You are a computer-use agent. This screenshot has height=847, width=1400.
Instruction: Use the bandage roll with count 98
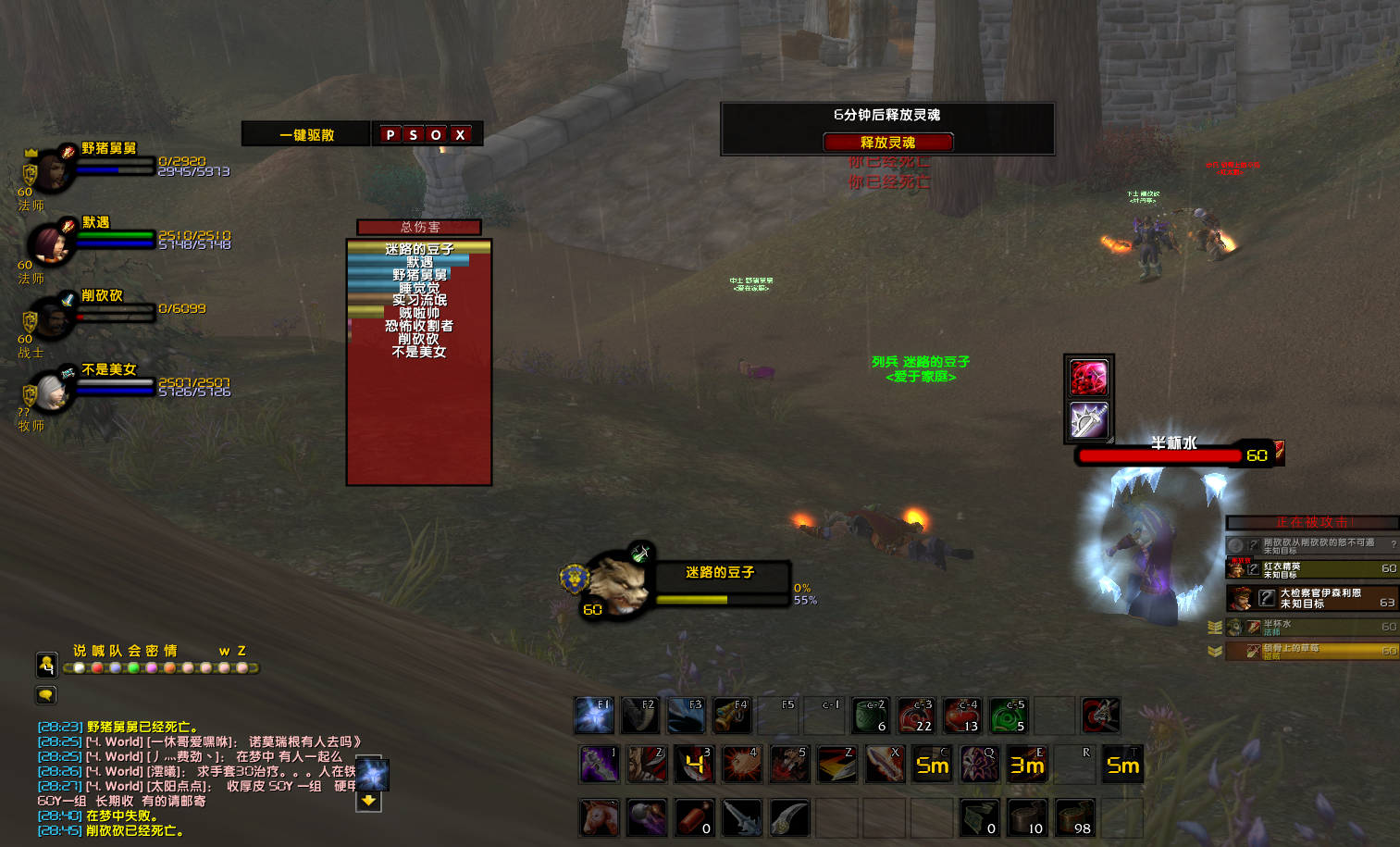tap(1074, 818)
